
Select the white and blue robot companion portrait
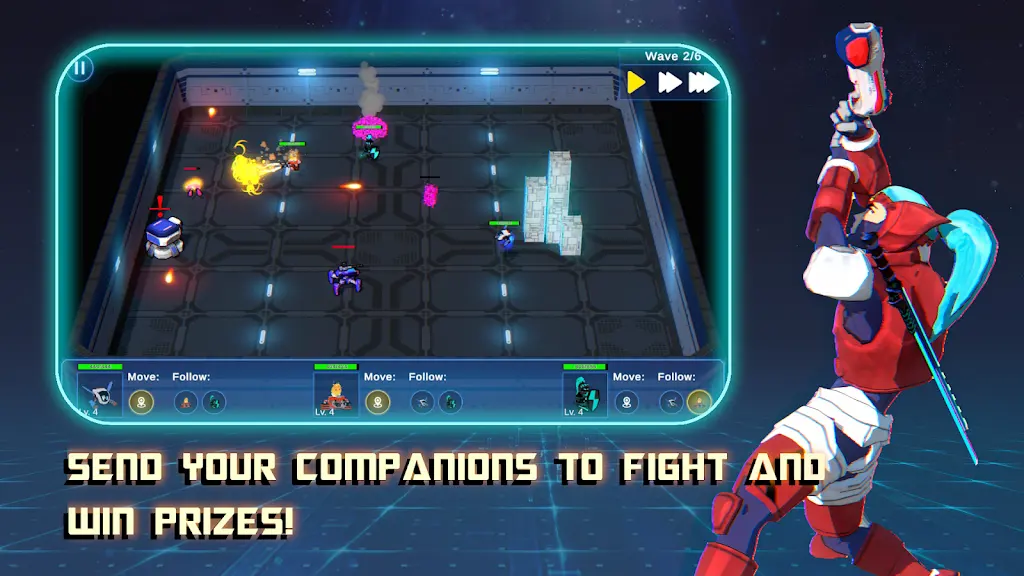pyautogui.click(x=100, y=395)
